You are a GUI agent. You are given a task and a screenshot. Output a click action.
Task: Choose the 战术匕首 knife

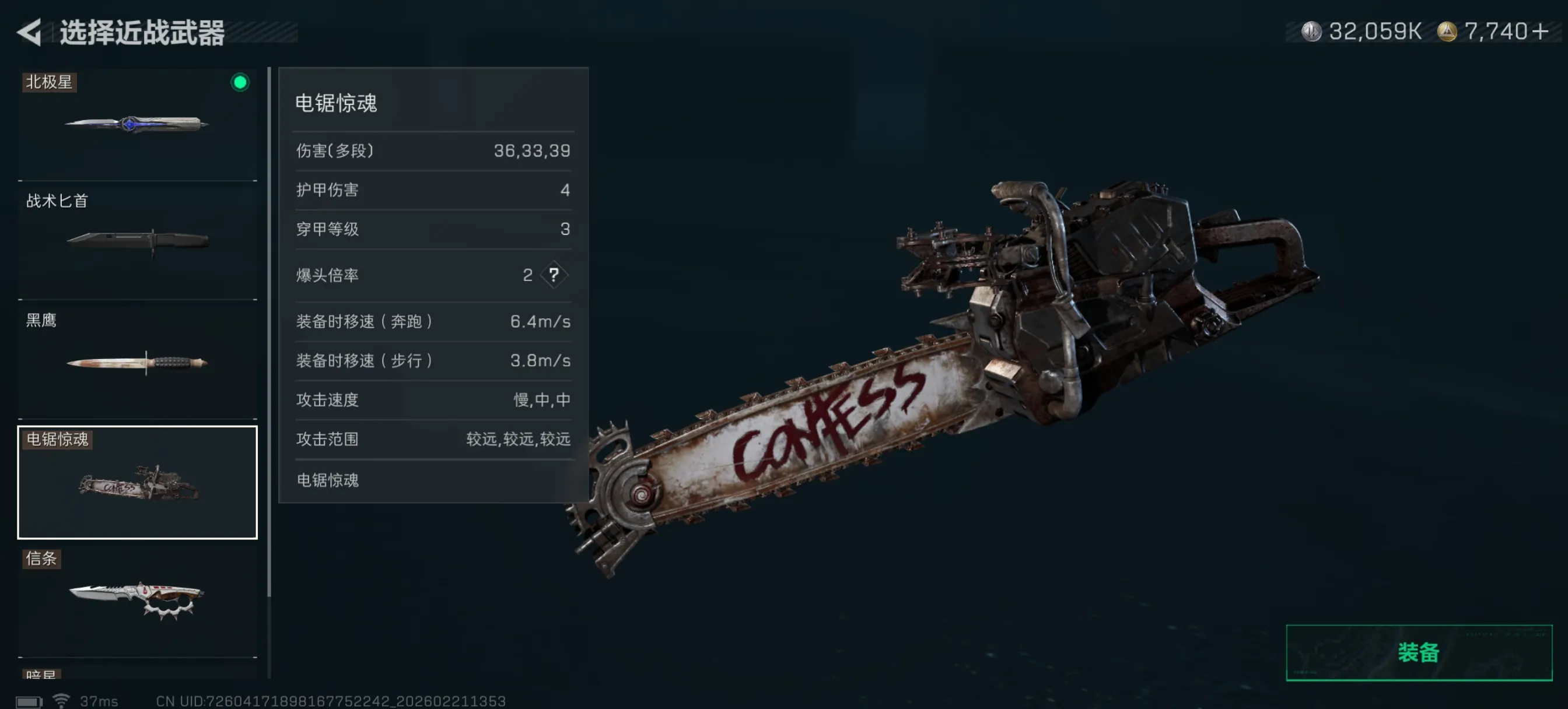coord(137,241)
